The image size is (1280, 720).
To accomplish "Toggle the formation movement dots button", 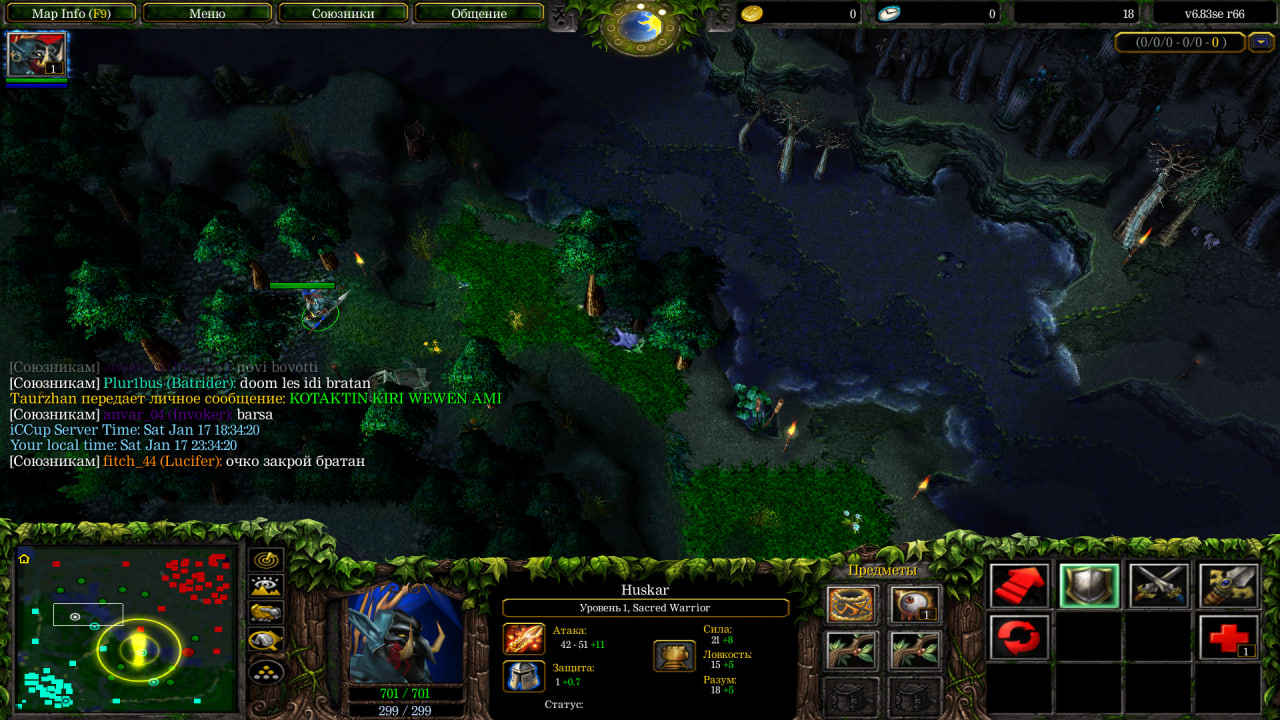I will click(x=266, y=669).
